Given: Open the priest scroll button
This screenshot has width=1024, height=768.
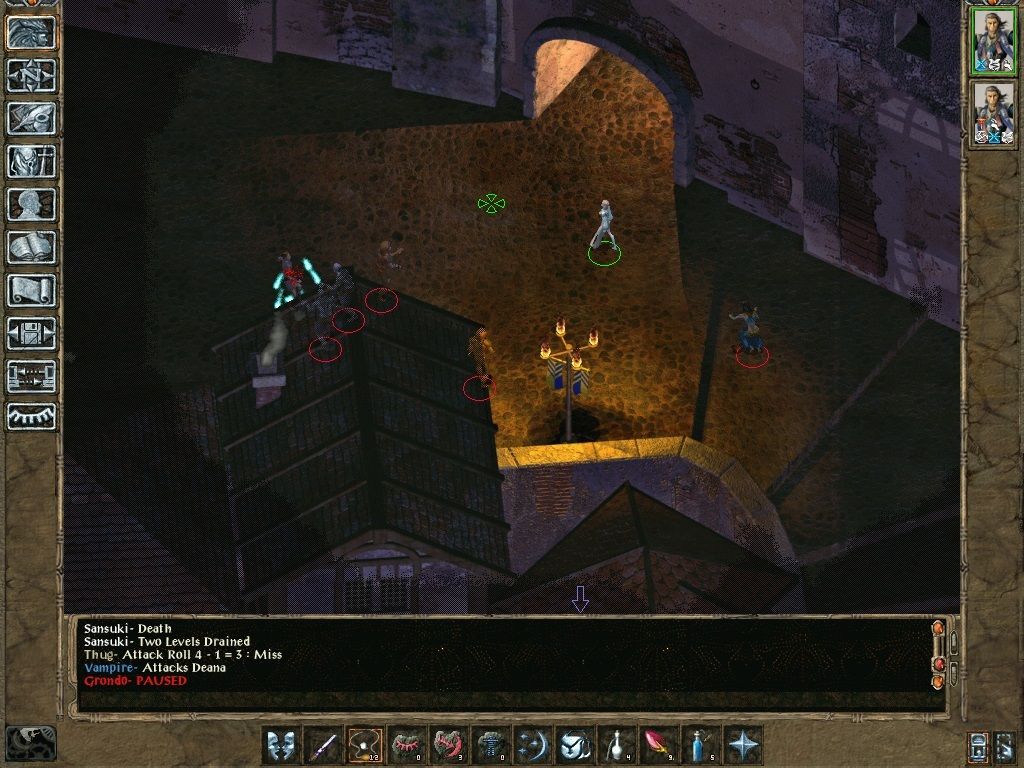Looking at the screenshot, I should point(30,290).
